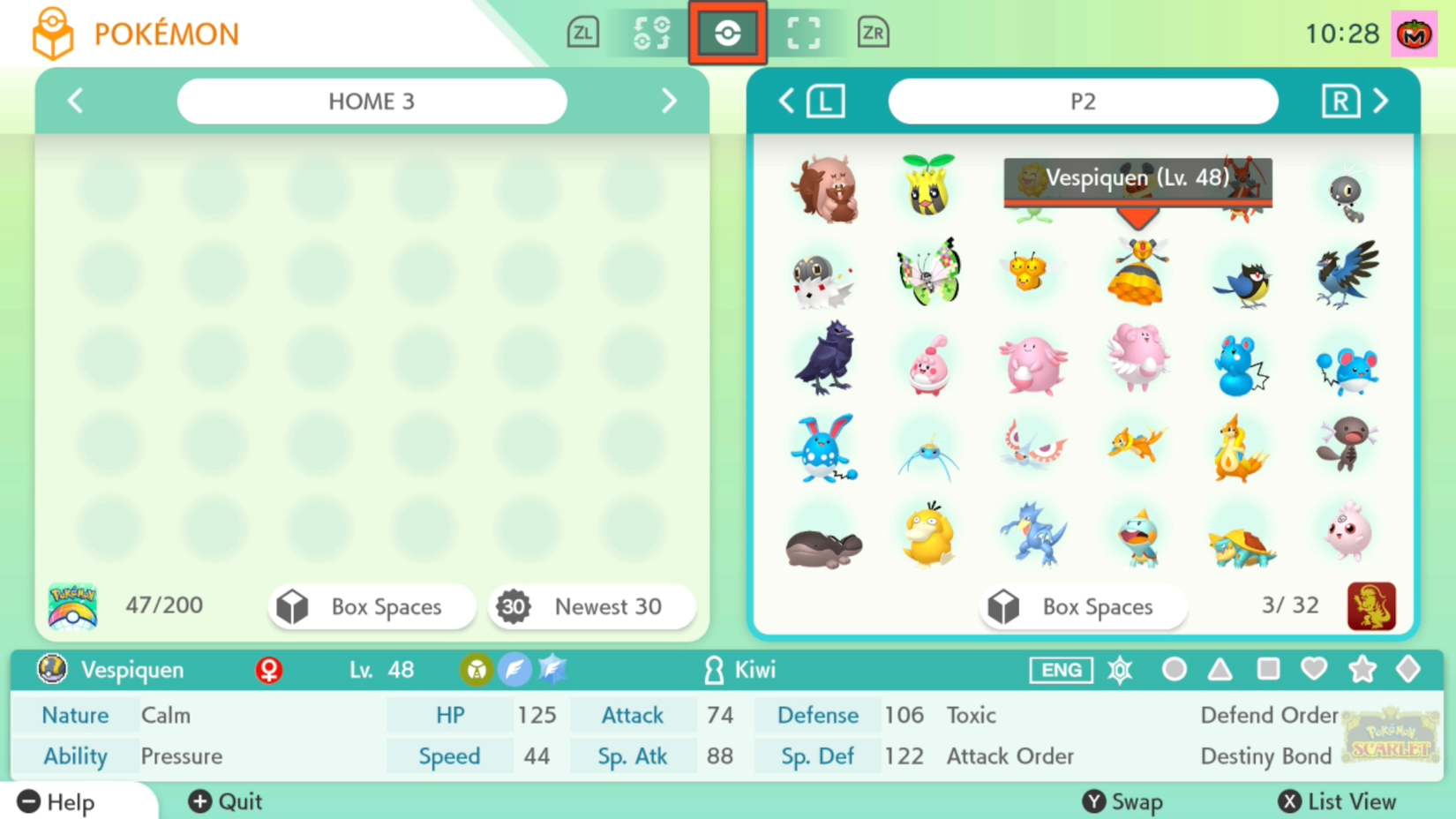Image resolution: width=1456 pixels, height=819 pixels.
Task: Open the Pokémon HOME rainbow box icon
Action: [72, 605]
